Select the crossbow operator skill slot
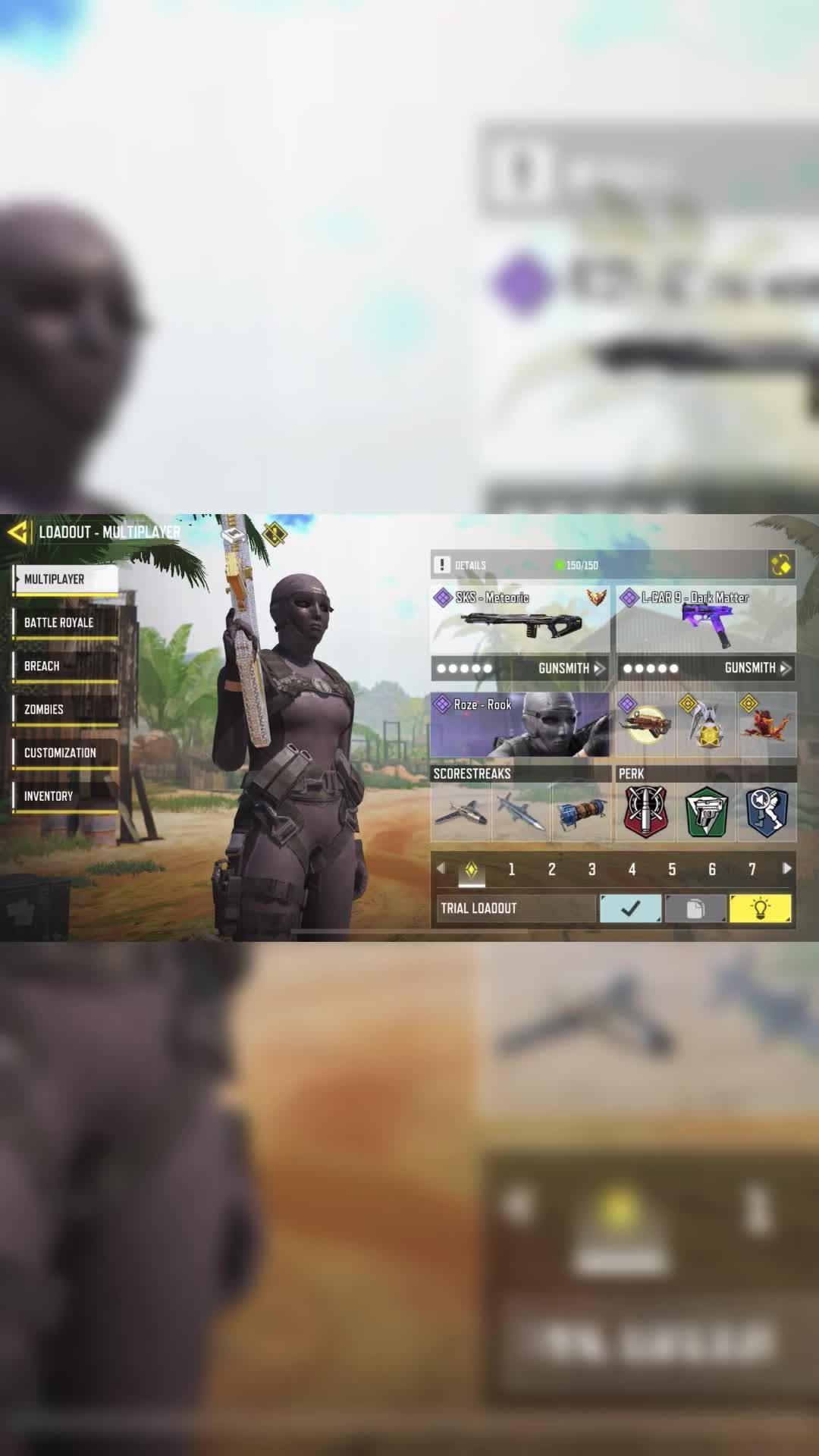 tap(645, 725)
